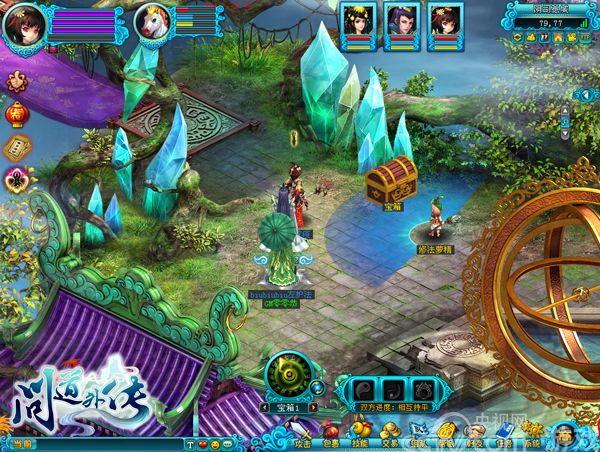600x452 pixels.
Task: Open the 系统 (System) menu
Action: (x=533, y=435)
